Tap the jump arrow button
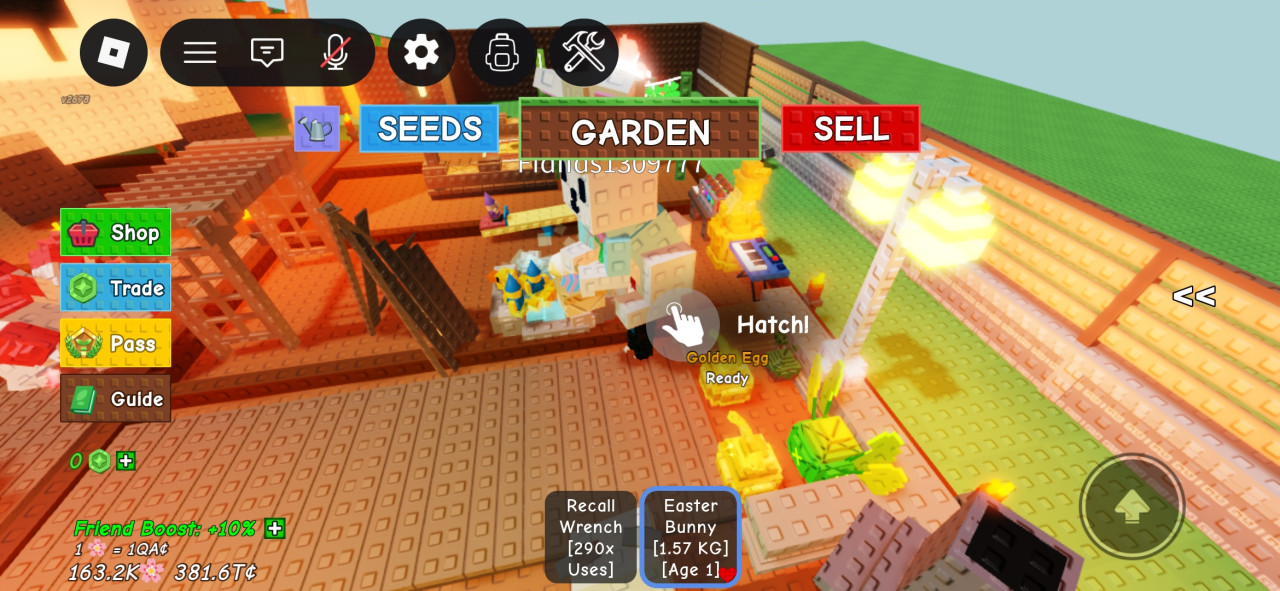Screen dimensions: 1280x591 [1132, 506]
